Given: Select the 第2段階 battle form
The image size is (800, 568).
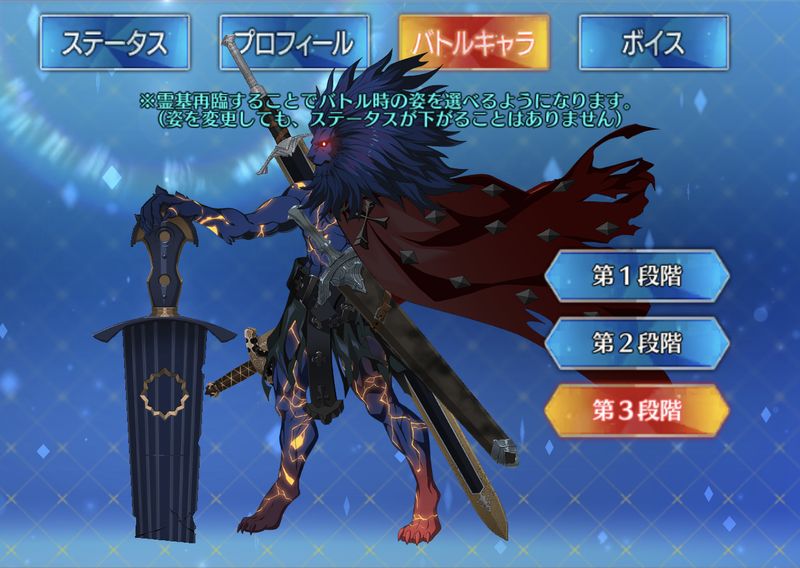Looking at the screenshot, I should click(637, 343).
